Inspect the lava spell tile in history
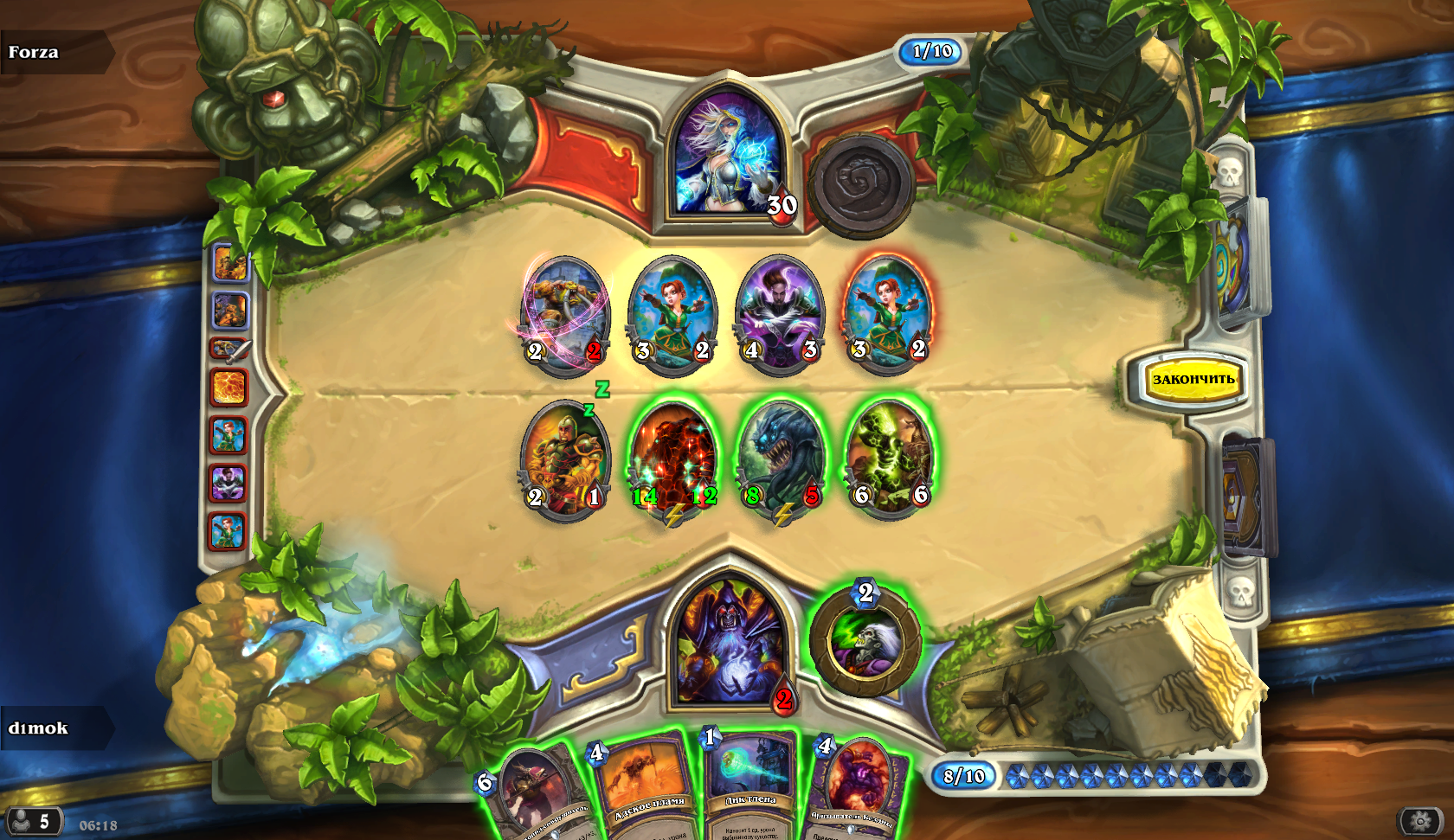Image resolution: width=1454 pixels, height=840 pixels. [x=229, y=387]
